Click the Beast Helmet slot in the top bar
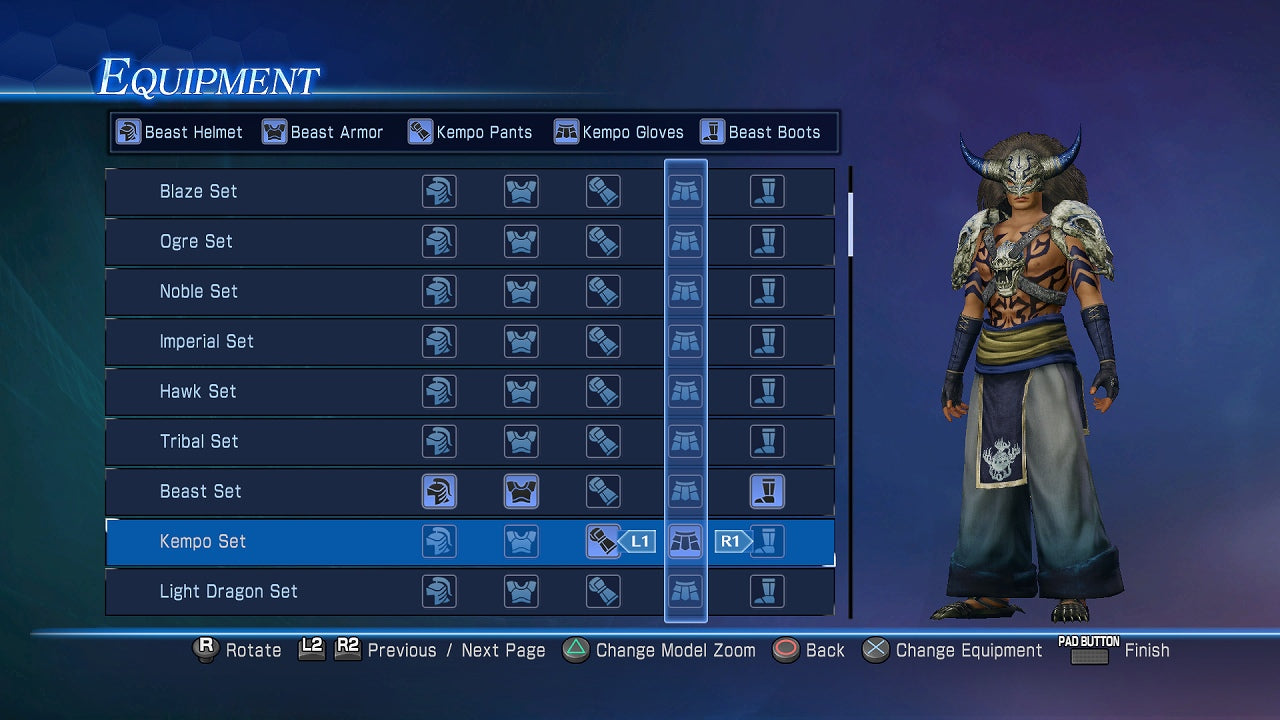This screenshot has width=1280, height=720. 180,131
